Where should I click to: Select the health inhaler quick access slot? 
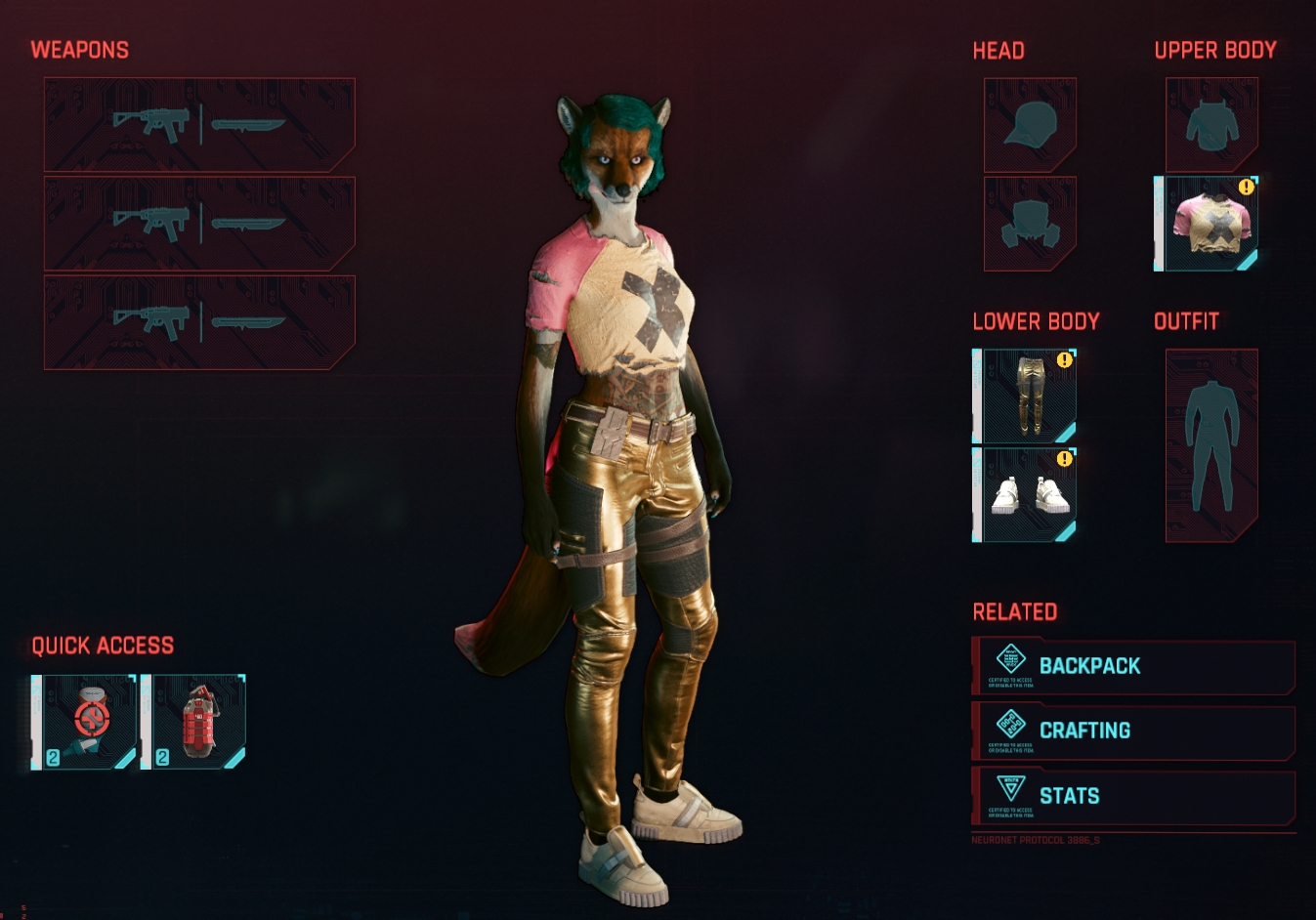(x=85, y=722)
